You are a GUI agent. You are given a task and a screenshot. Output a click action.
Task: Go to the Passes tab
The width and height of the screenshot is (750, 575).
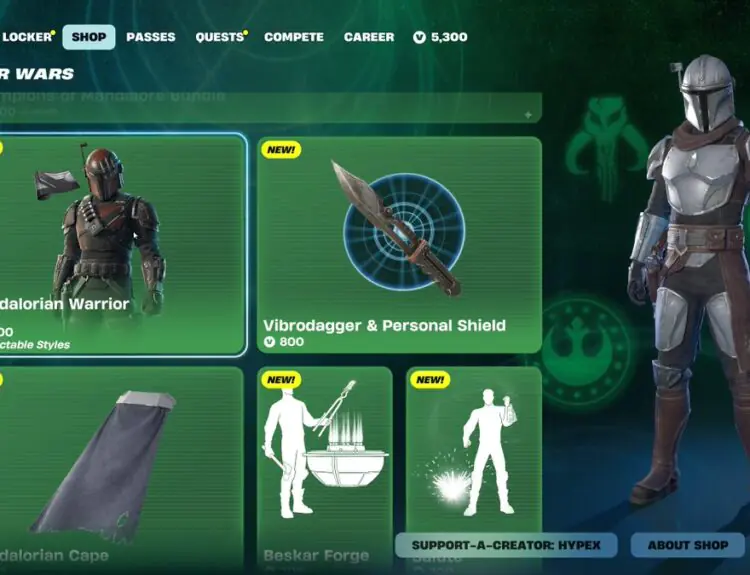(151, 37)
